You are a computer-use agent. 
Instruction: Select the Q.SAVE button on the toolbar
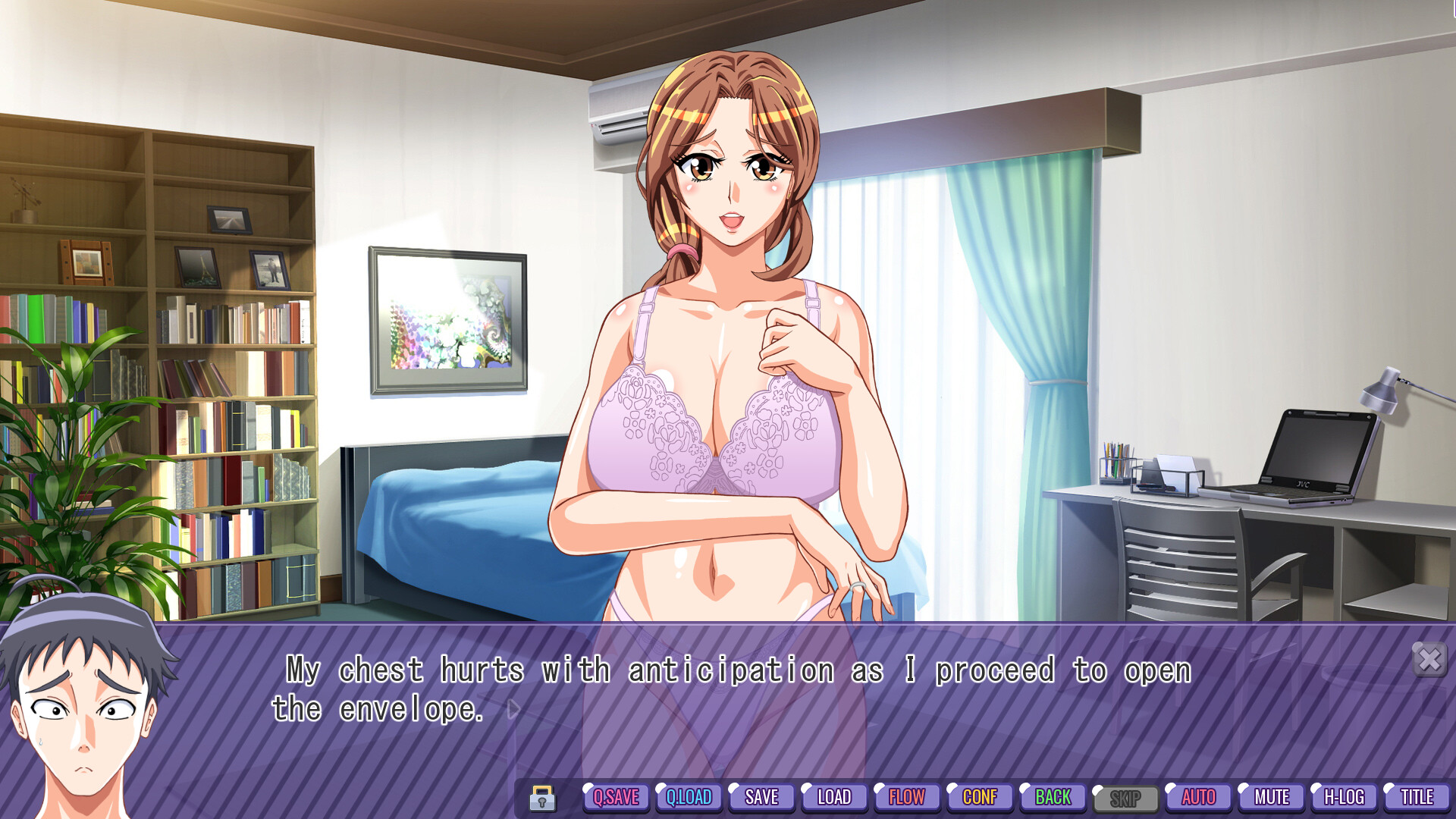tap(615, 797)
